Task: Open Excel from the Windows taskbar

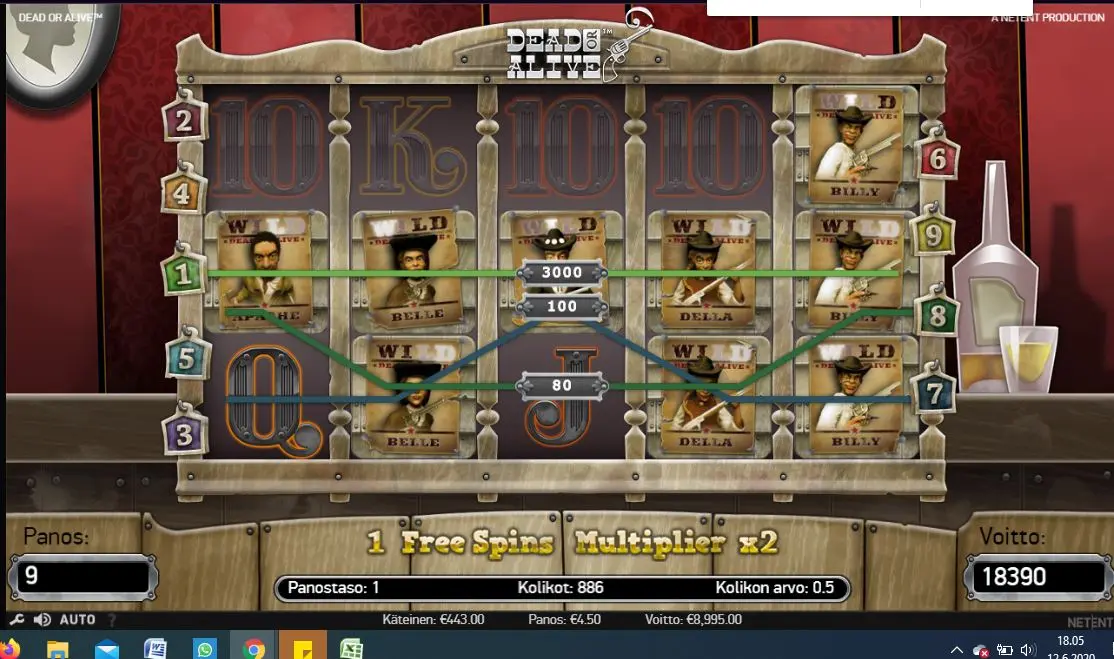Action: tap(351, 649)
